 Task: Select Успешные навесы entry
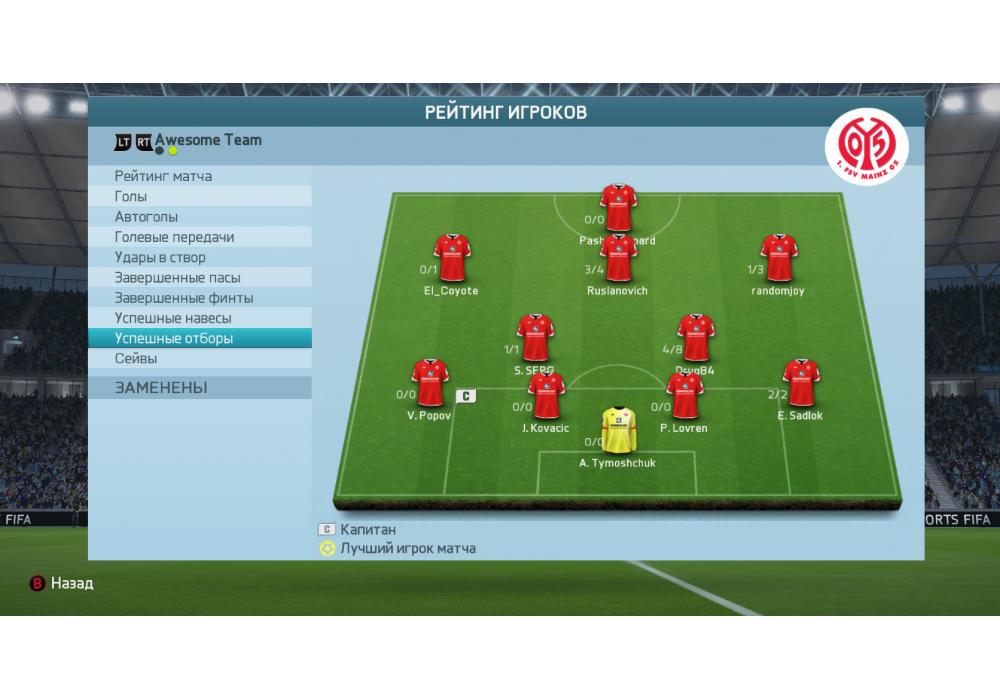point(198,318)
